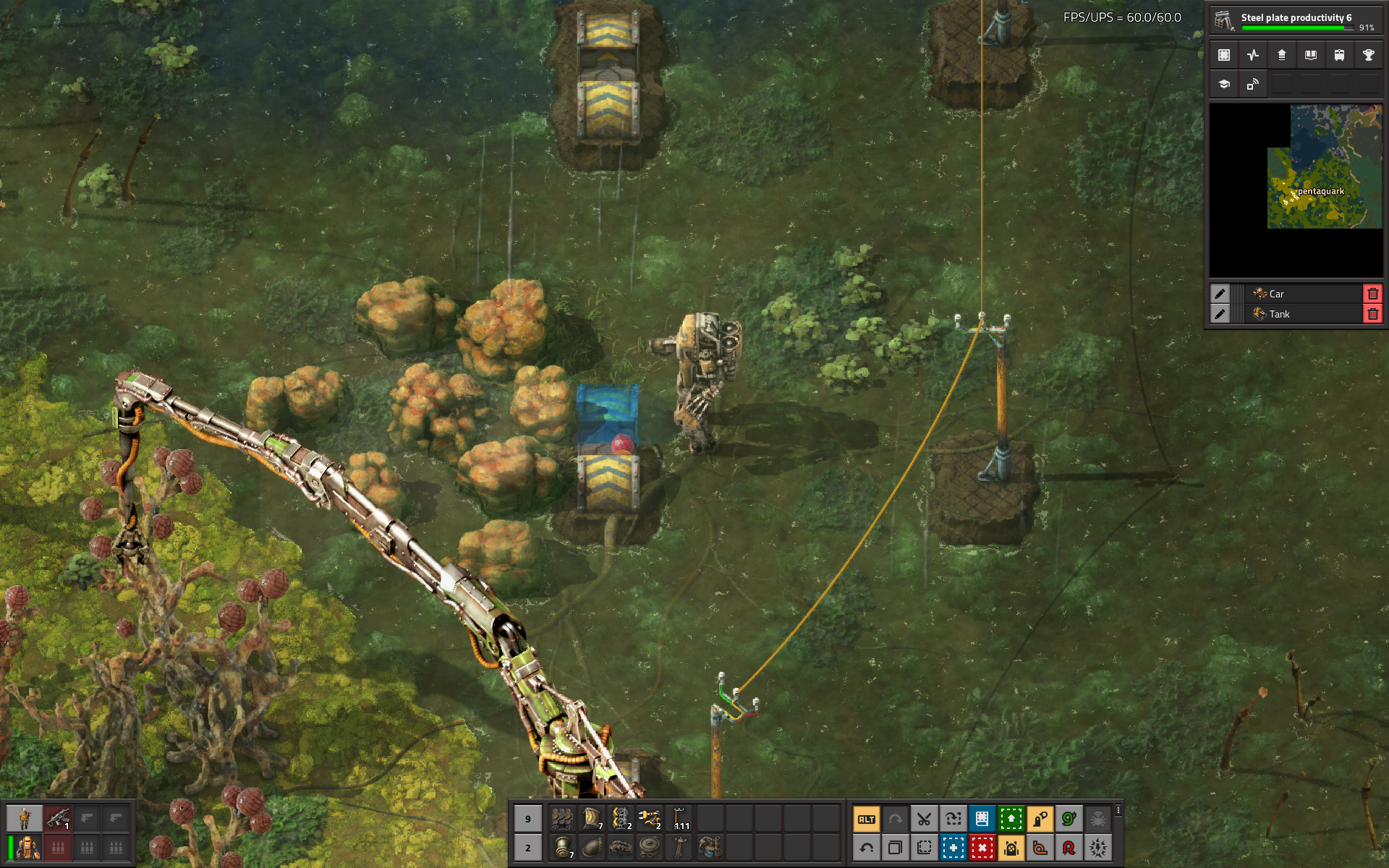Screen dimensions: 1389x868
Task: Select the green upgrade planner tool
Action: click(x=1011, y=819)
